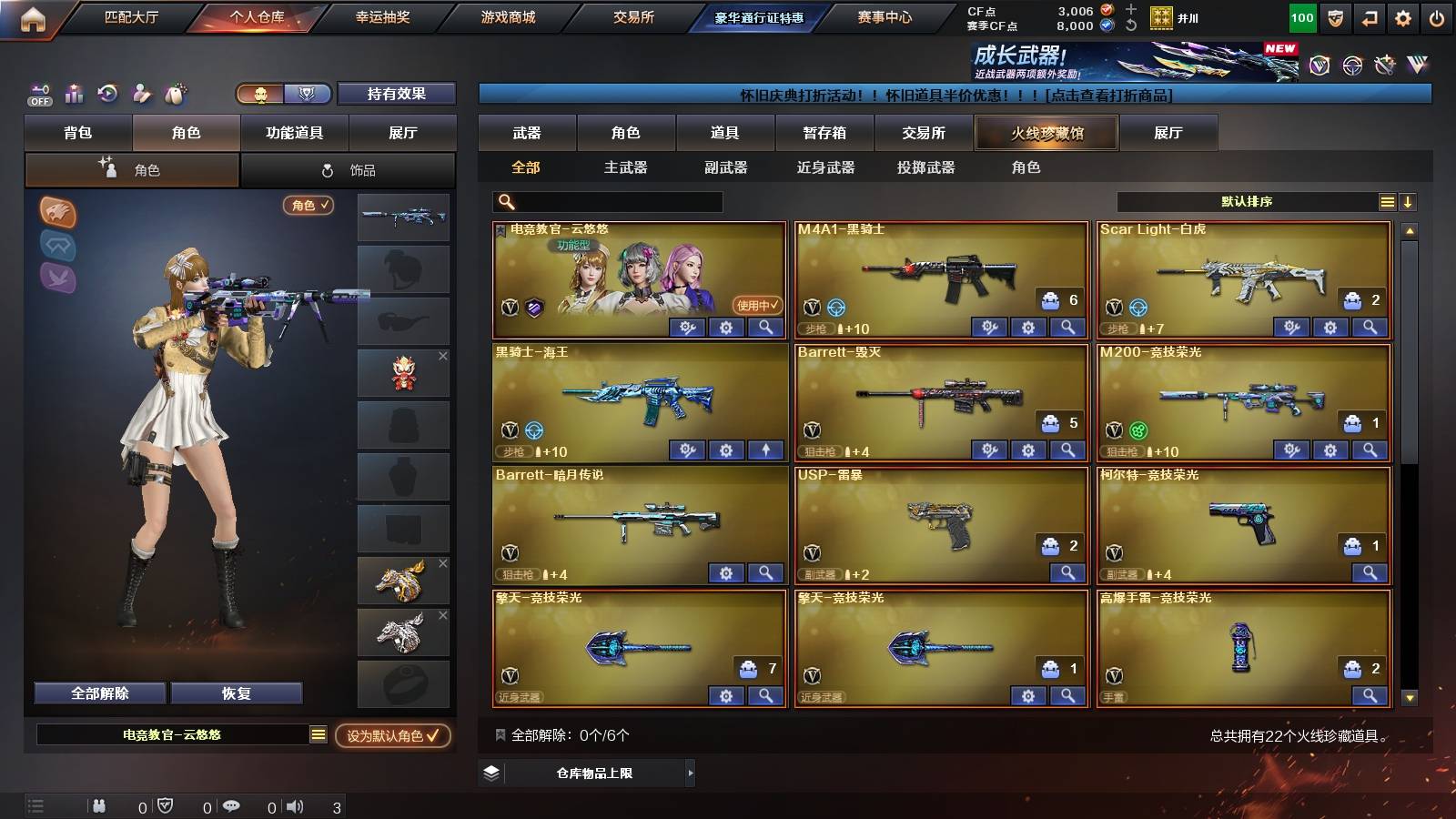
Task: Click the 使用中 checkmark on 电竞教官-云悠悠
Action: coord(753,307)
